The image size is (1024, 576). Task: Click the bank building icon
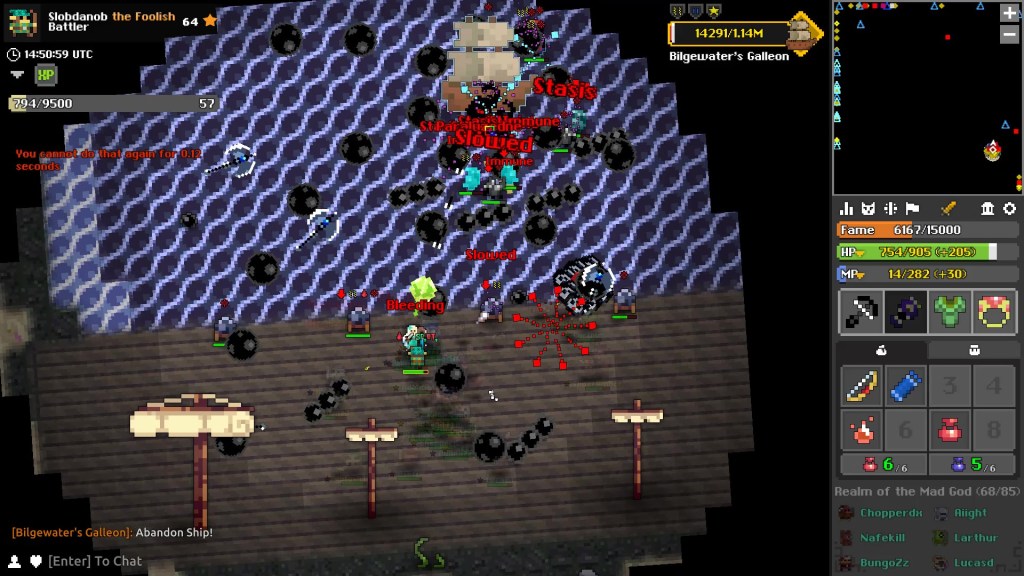click(988, 208)
